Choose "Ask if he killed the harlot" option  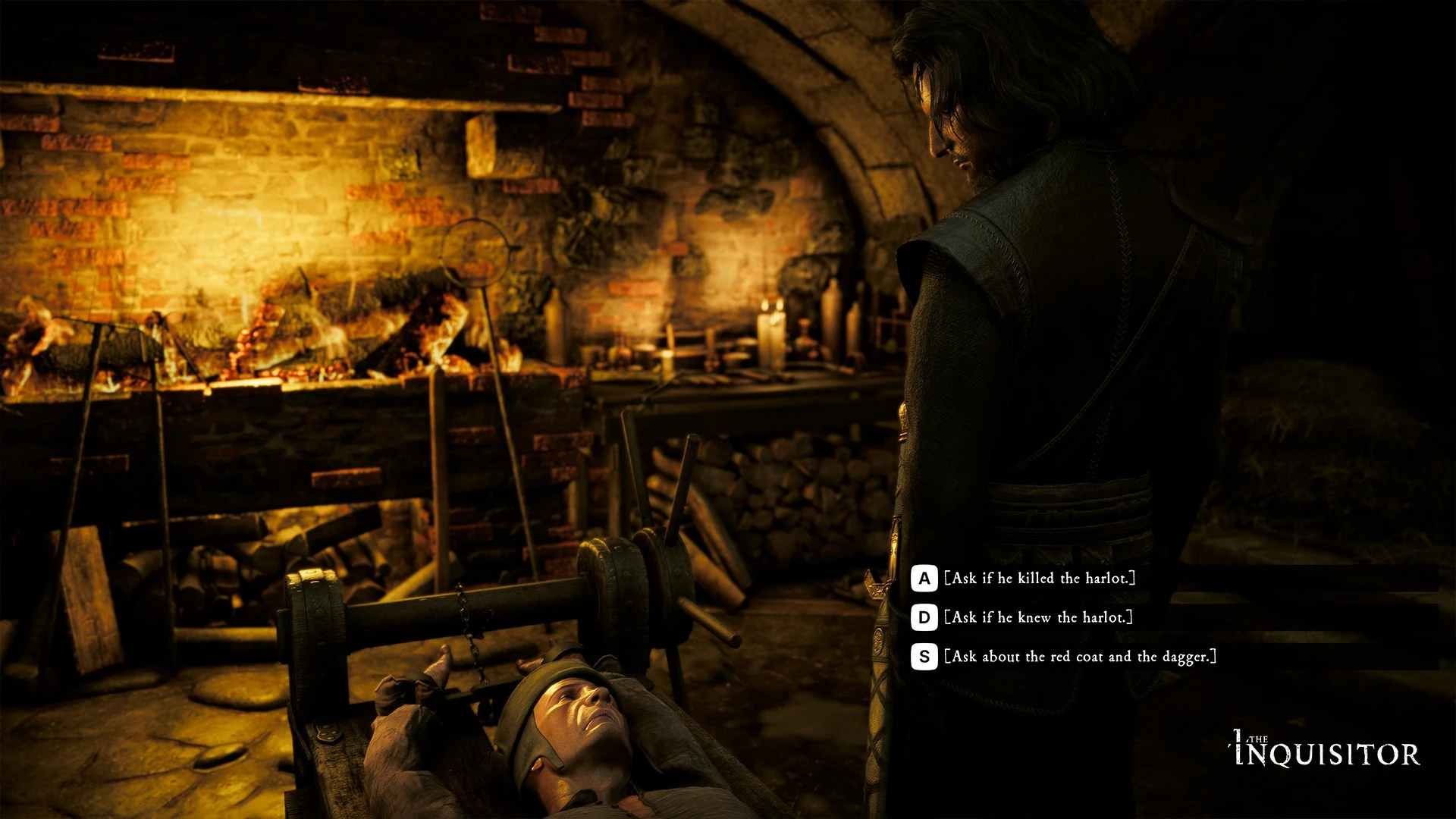(x=1040, y=579)
